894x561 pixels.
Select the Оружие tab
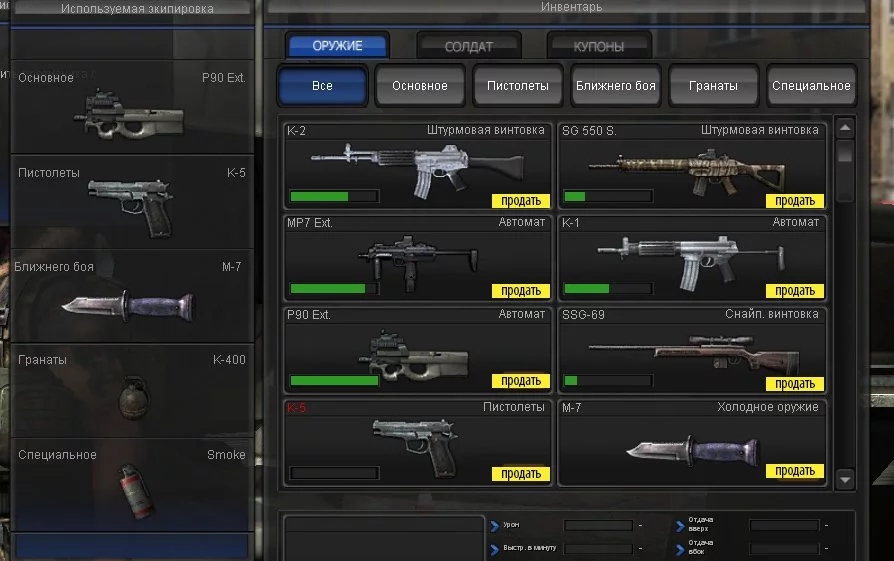337,45
